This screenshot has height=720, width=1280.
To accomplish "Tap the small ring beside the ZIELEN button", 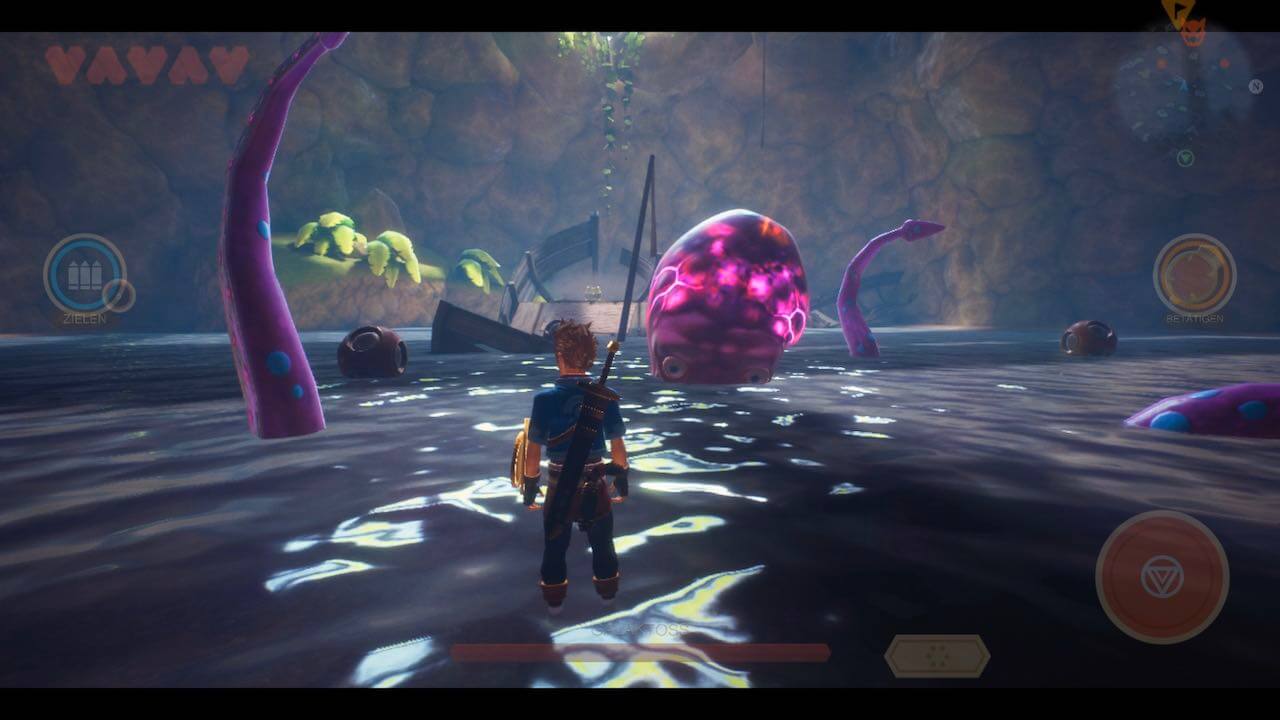I will (119, 295).
